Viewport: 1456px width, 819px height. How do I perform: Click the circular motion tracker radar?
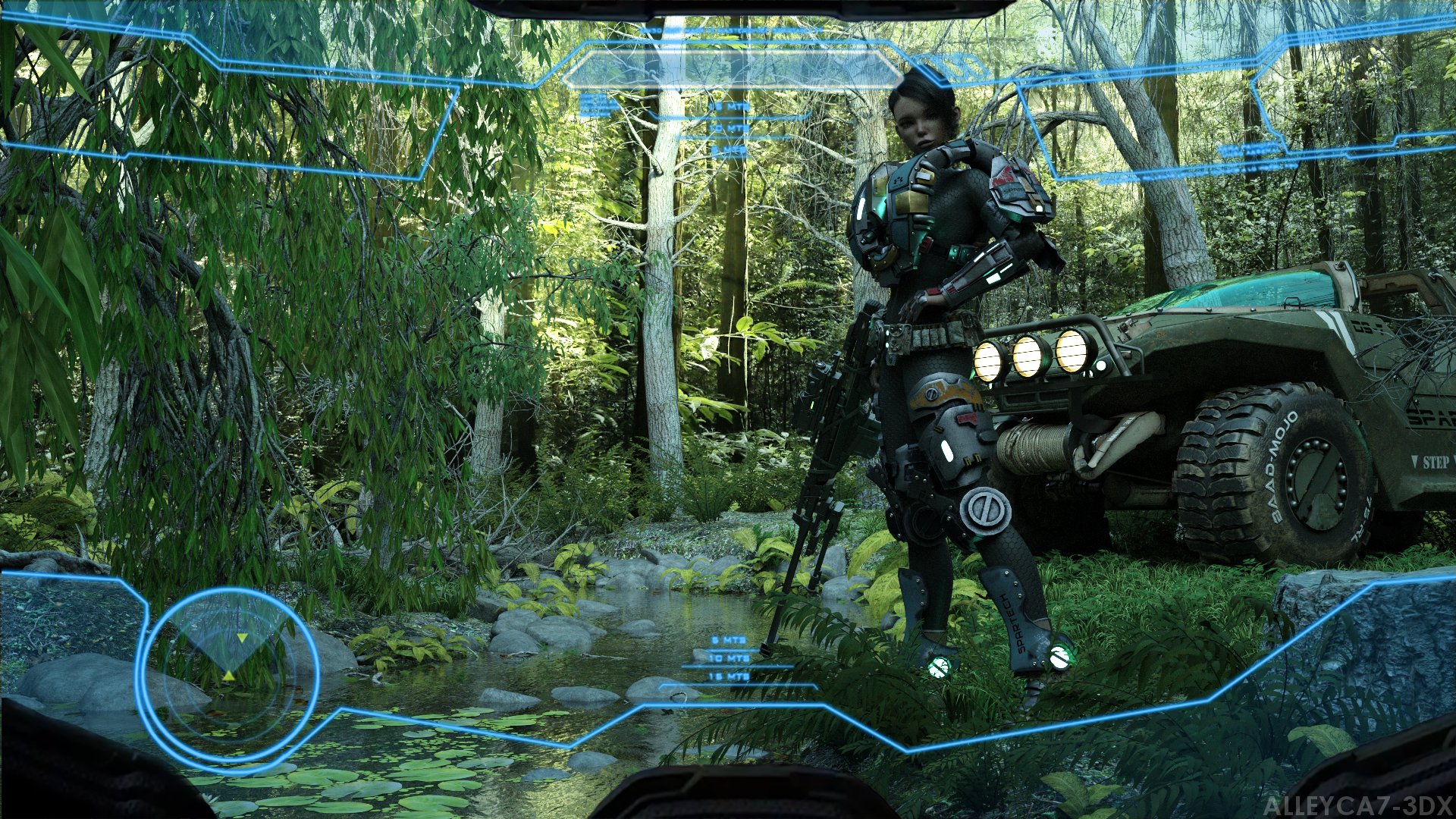[x=227, y=673]
